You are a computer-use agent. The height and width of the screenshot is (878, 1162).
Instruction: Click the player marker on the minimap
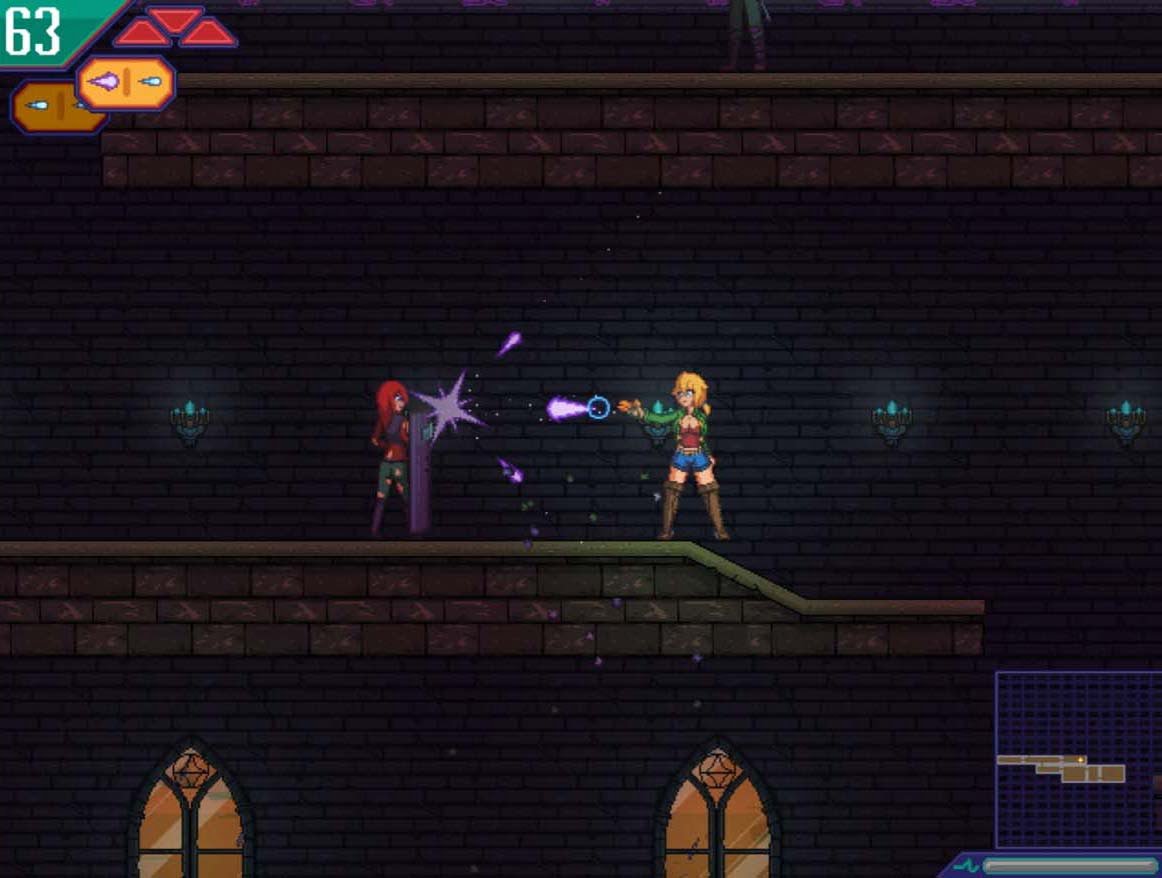coord(1080,760)
